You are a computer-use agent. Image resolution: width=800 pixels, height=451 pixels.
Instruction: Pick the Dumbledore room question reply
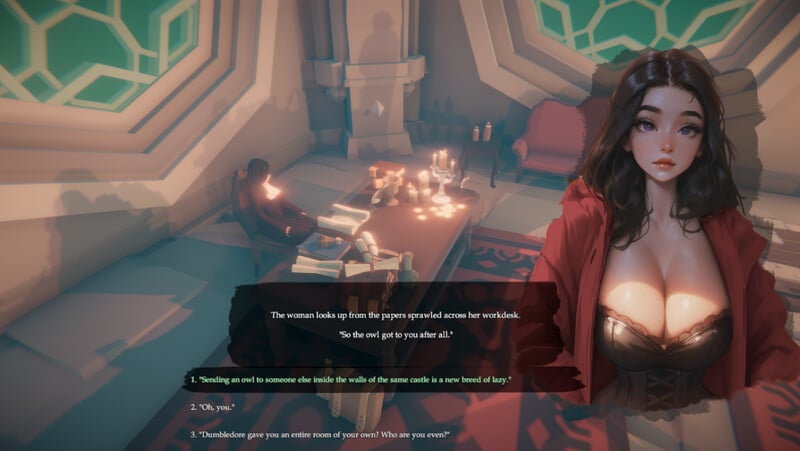click(320, 435)
